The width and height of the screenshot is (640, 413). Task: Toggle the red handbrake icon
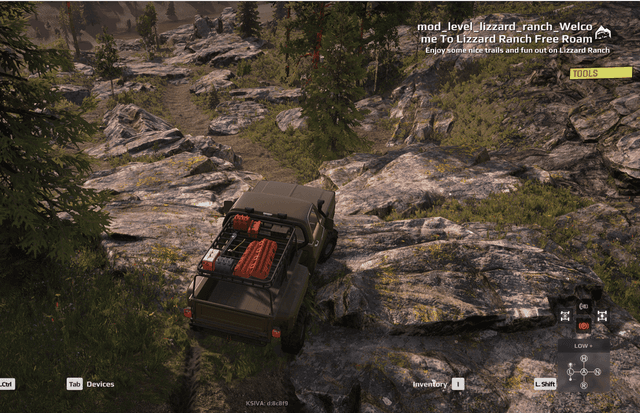[583, 325]
